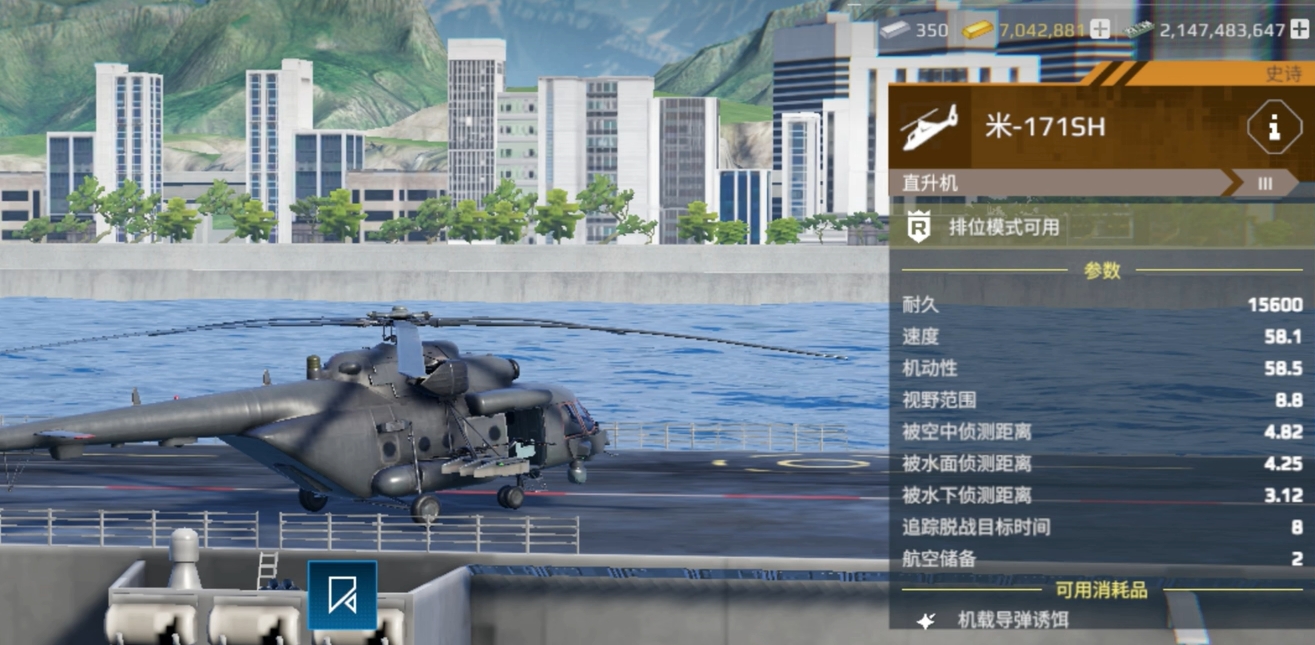Add more gold using the plus button
The height and width of the screenshot is (645, 1315).
(1100, 30)
